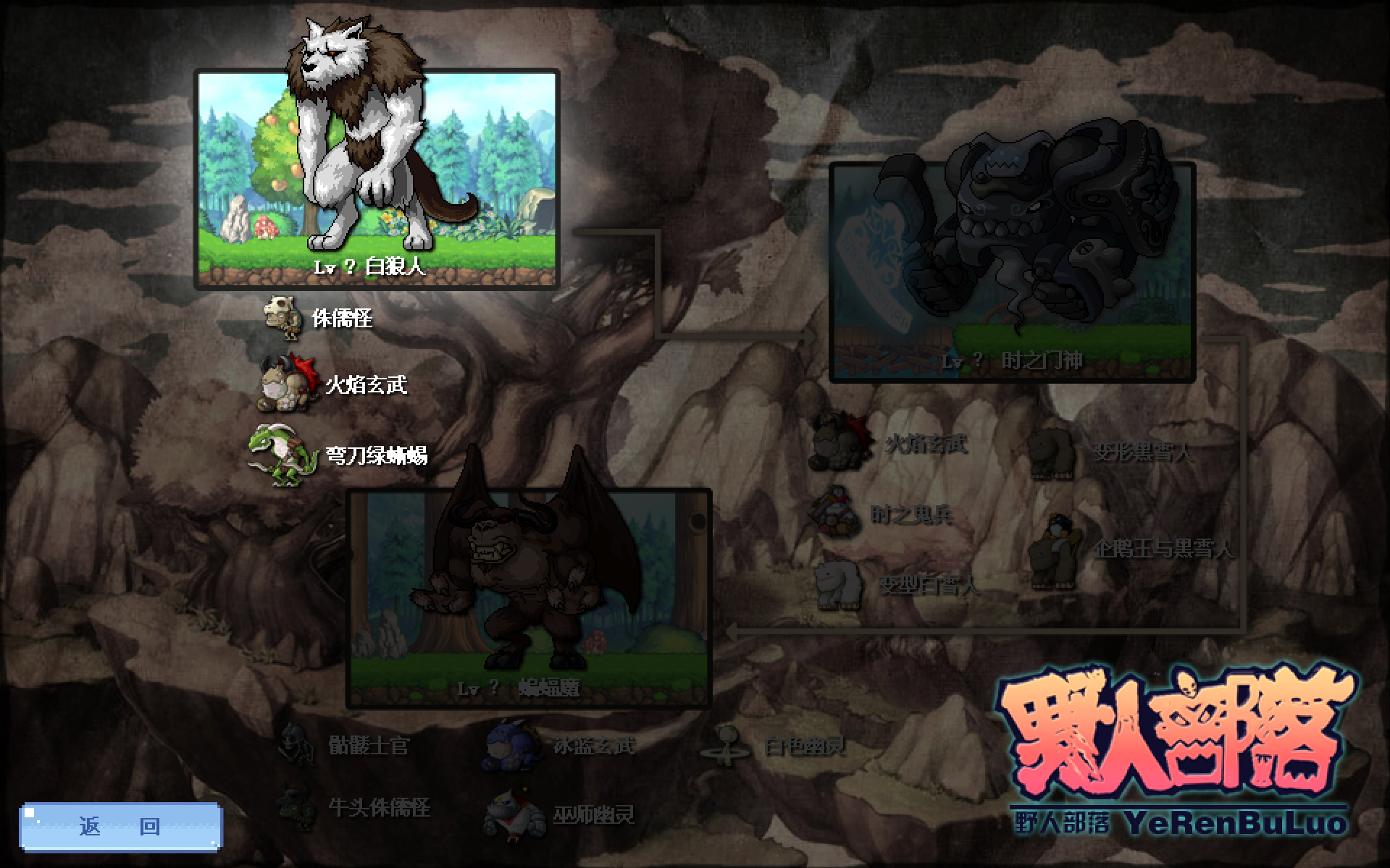Image resolution: width=1390 pixels, height=868 pixels.
Task: Select the 白狼人 stage tile
Action: point(377,180)
